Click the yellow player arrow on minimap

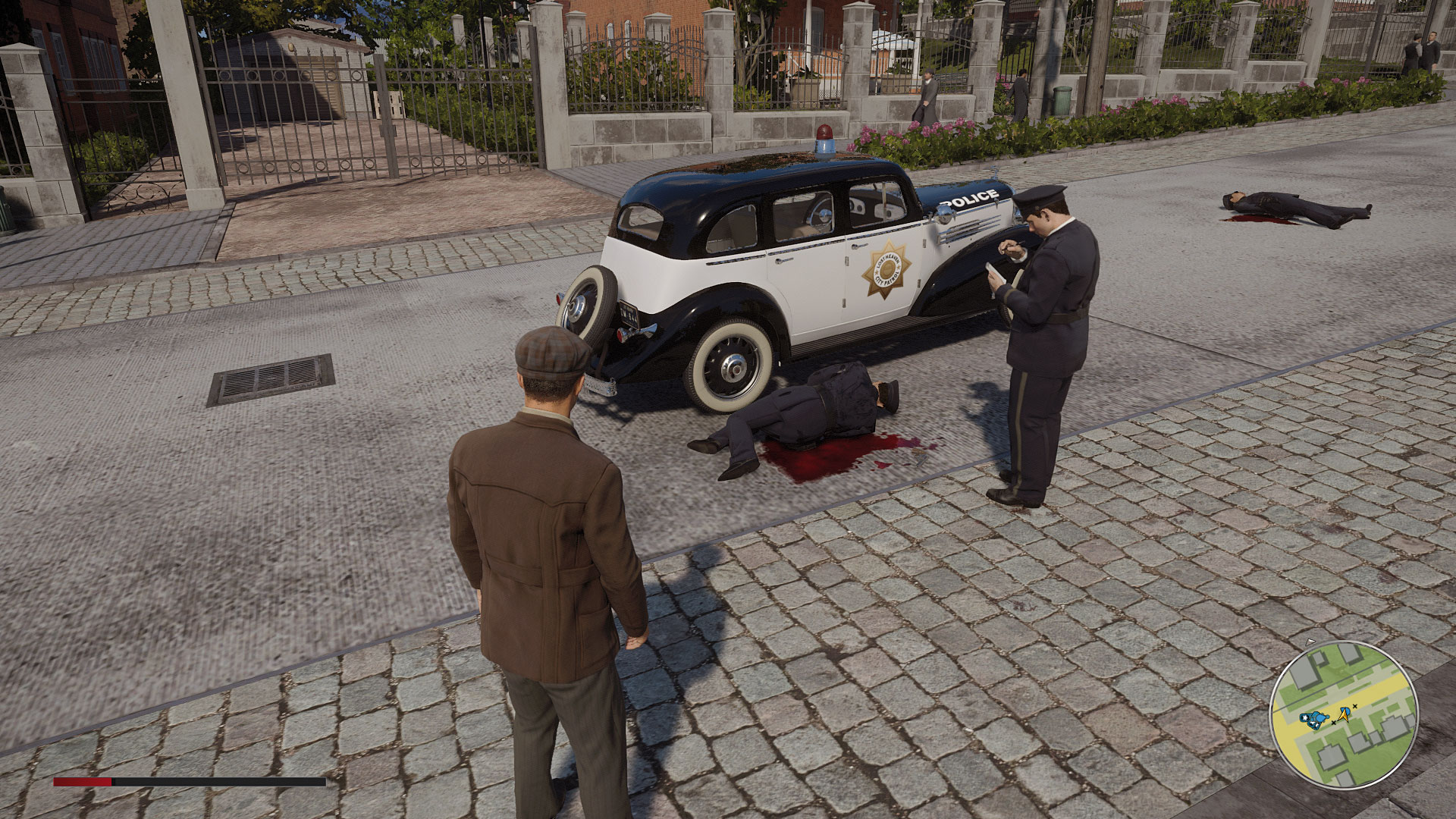tap(1345, 713)
